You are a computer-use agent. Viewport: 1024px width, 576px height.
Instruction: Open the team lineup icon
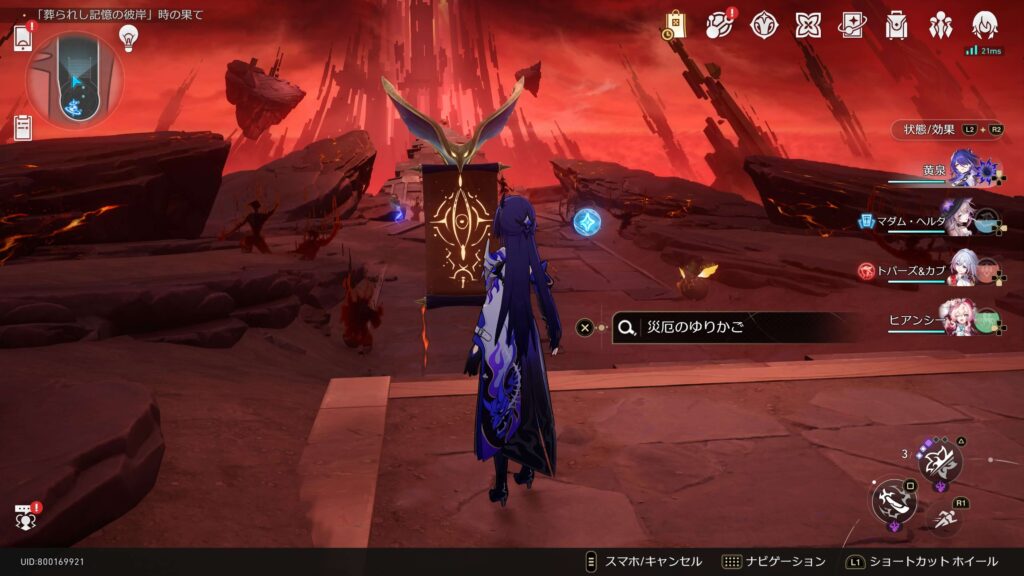(x=941, y=25)
